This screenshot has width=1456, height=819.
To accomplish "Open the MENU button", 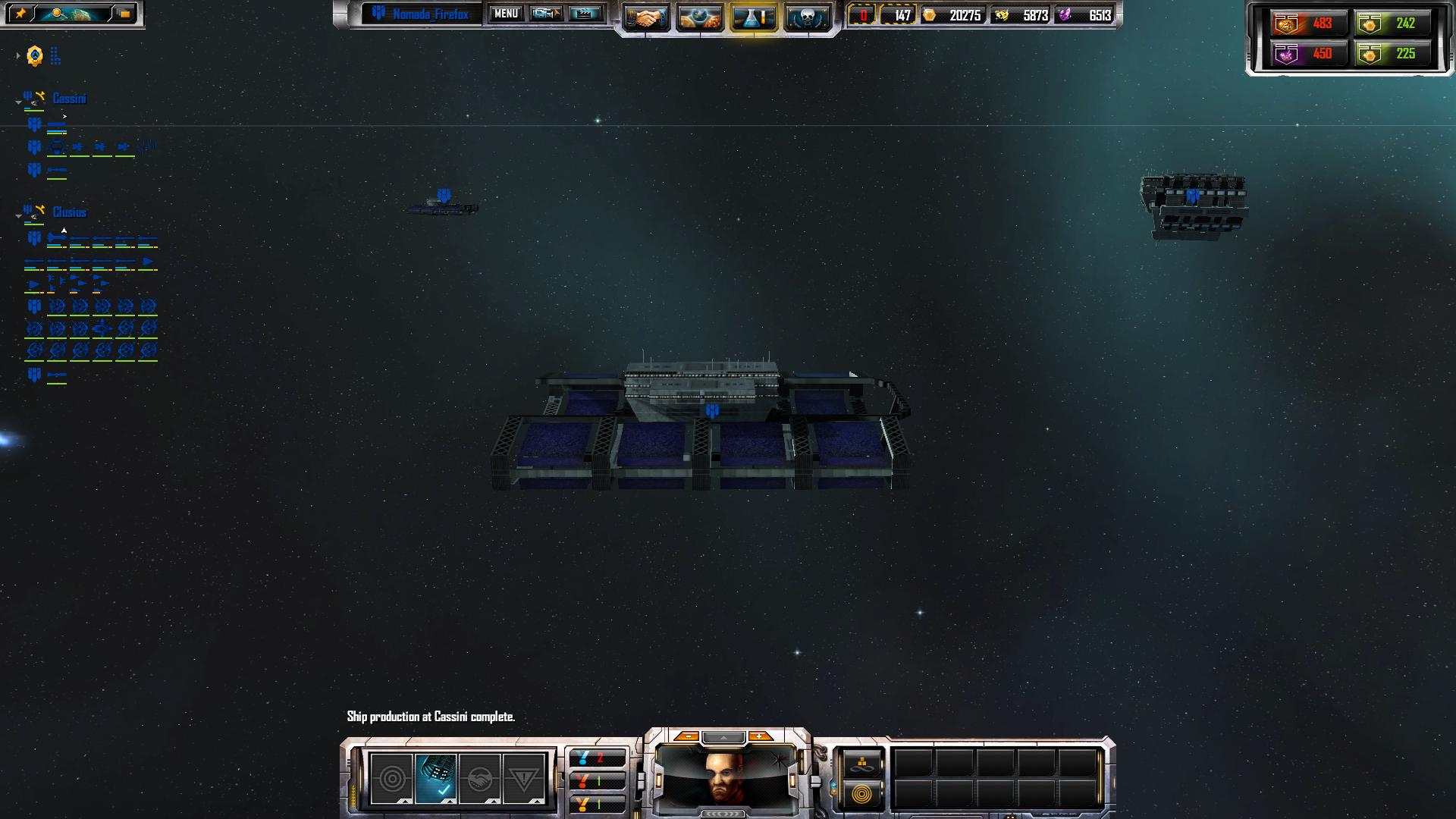I will point(506,14).
